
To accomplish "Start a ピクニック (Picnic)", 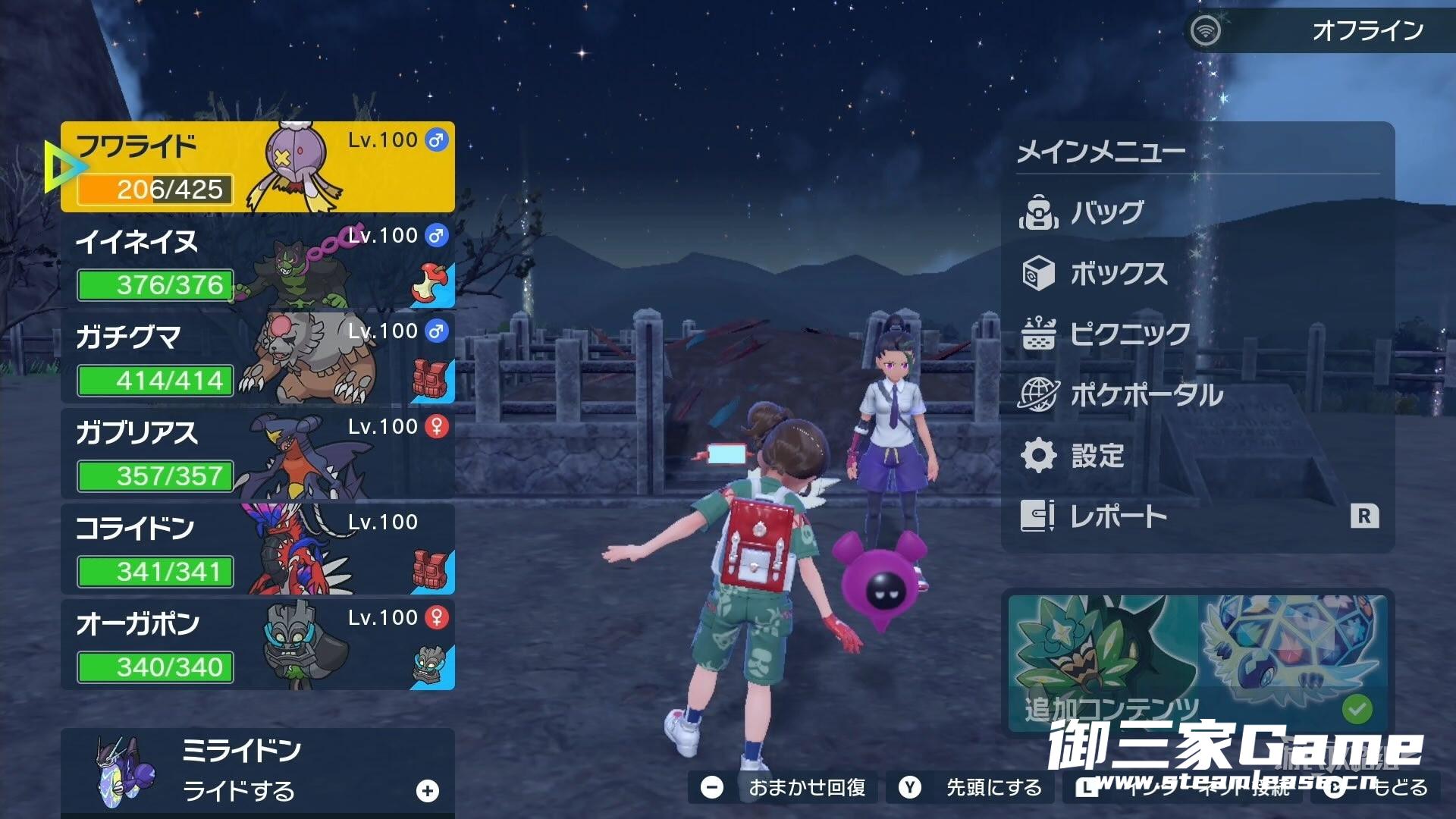I will point(1128,334).
